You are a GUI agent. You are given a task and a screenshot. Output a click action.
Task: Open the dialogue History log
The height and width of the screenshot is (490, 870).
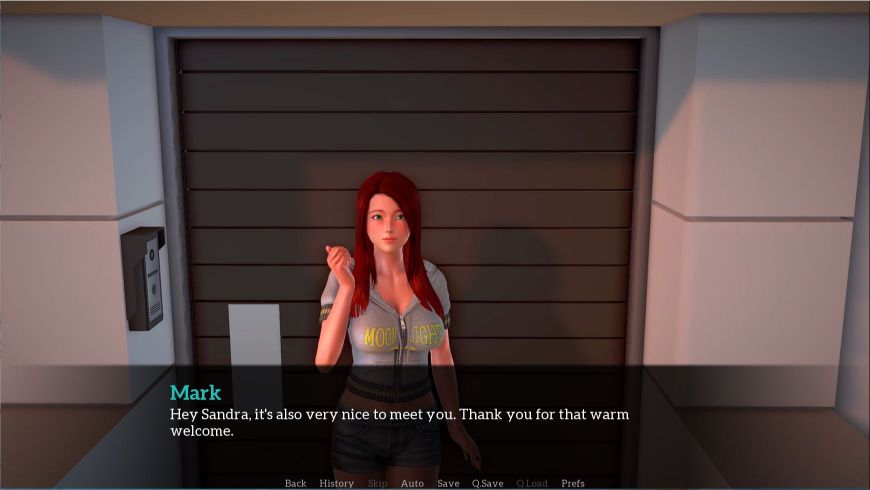pos(336,483)
